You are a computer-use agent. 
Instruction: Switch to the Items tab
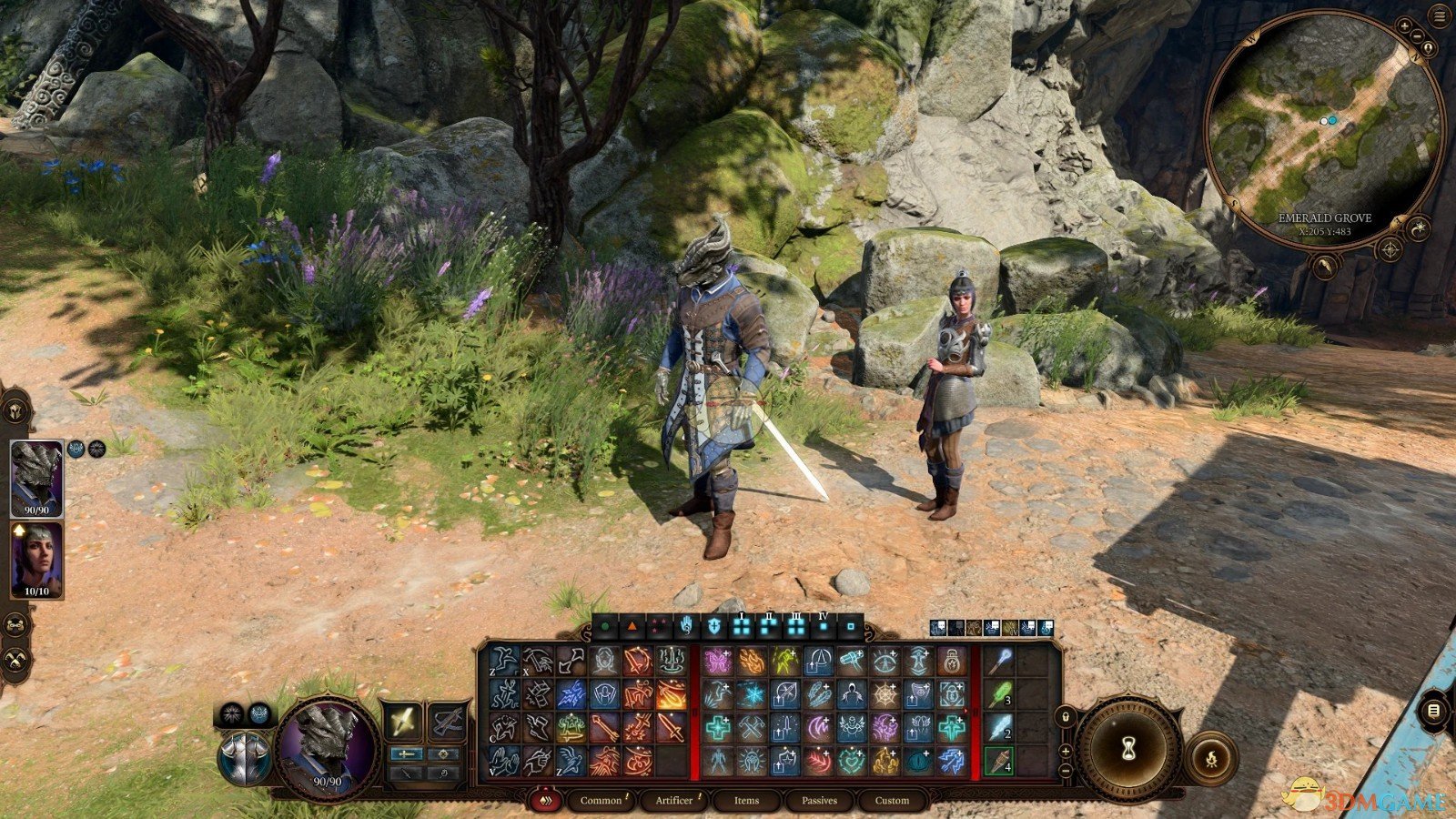(744, 801)
